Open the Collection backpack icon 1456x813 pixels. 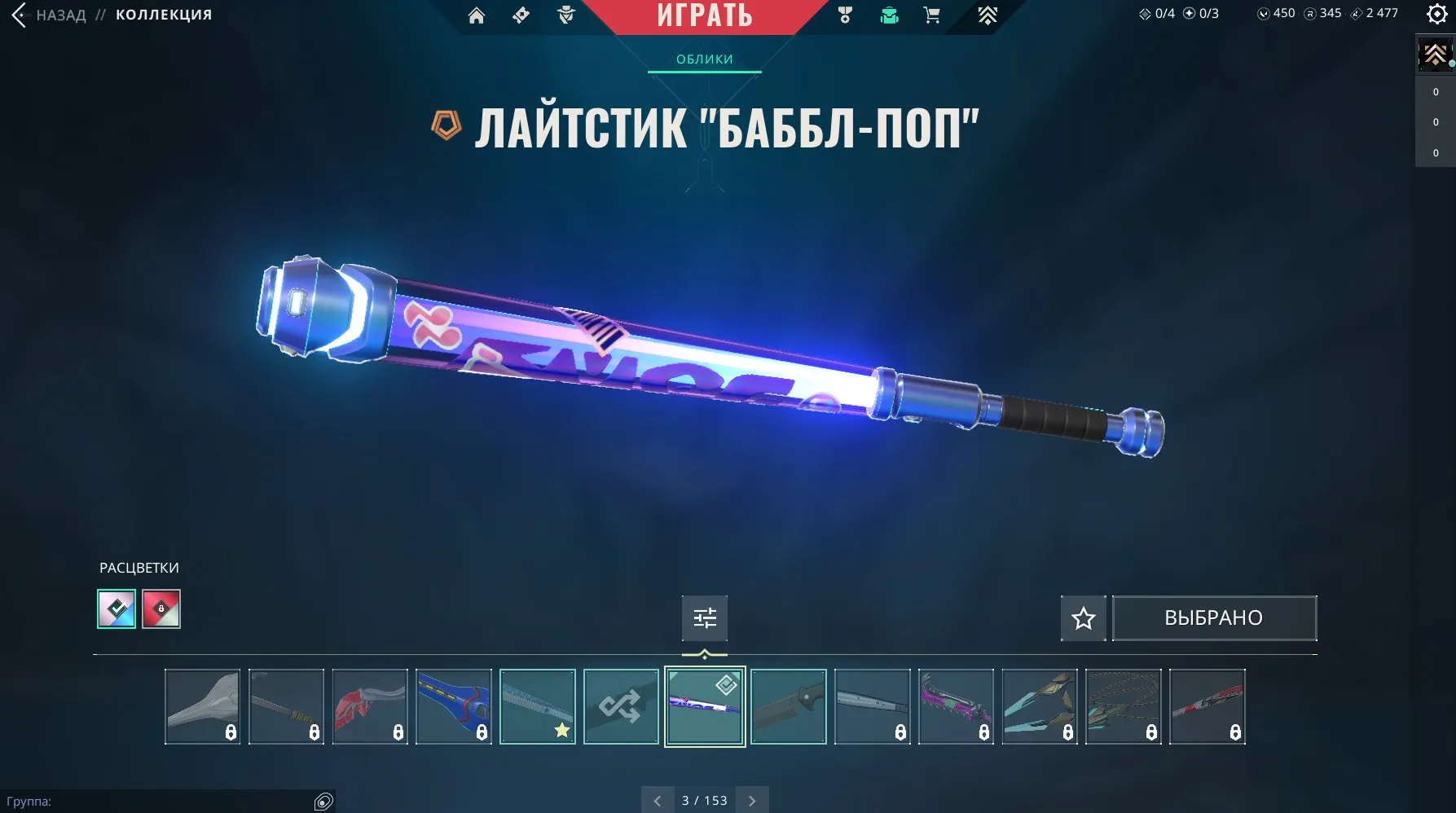tap(888, 15)
